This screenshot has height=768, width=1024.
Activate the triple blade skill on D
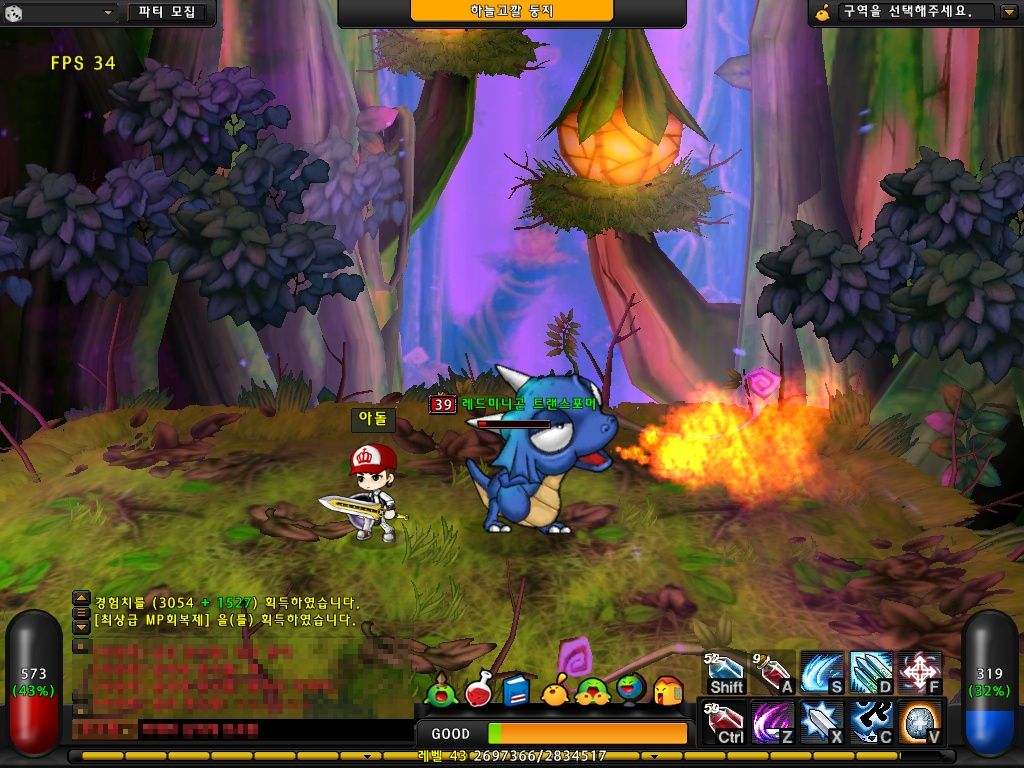[870, 672]
